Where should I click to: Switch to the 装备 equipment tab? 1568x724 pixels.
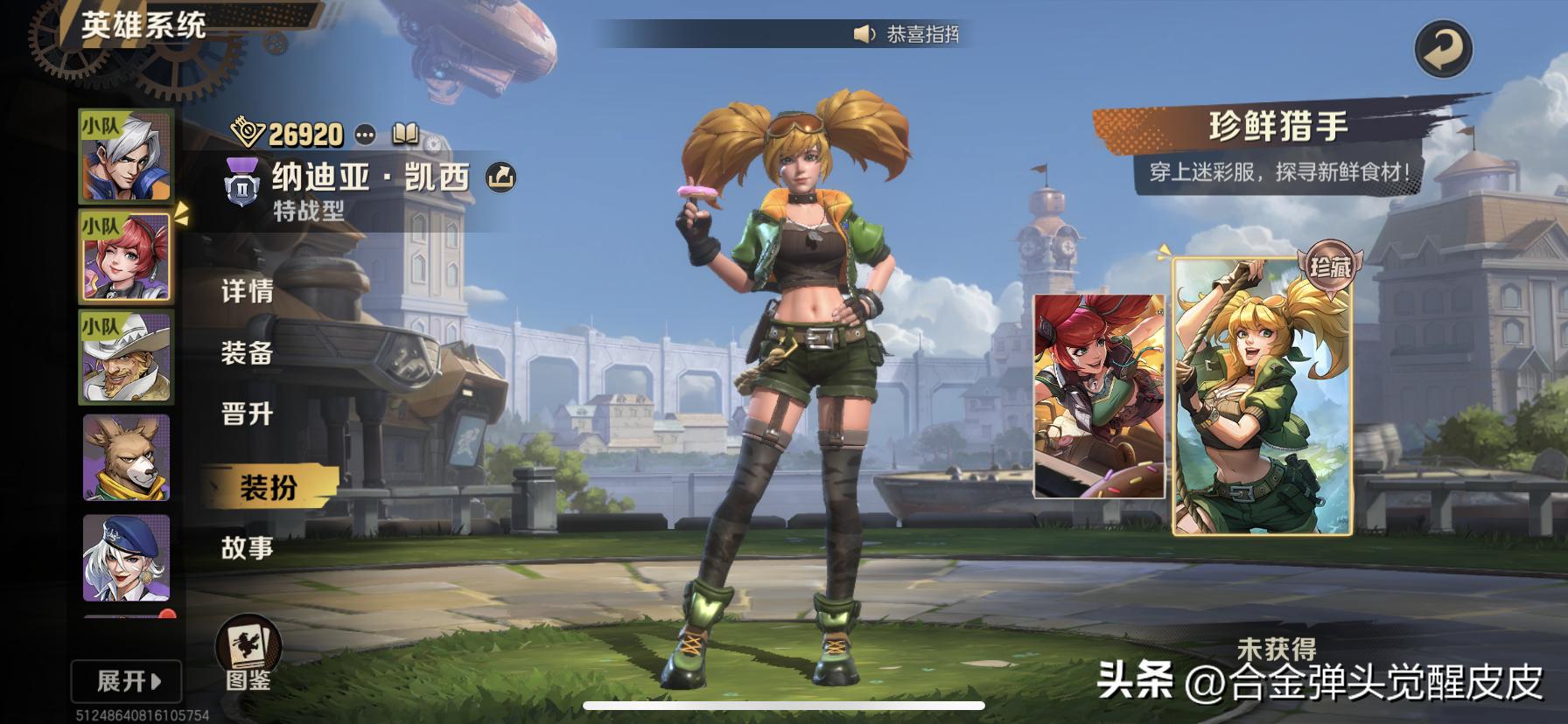pos(247,353)
